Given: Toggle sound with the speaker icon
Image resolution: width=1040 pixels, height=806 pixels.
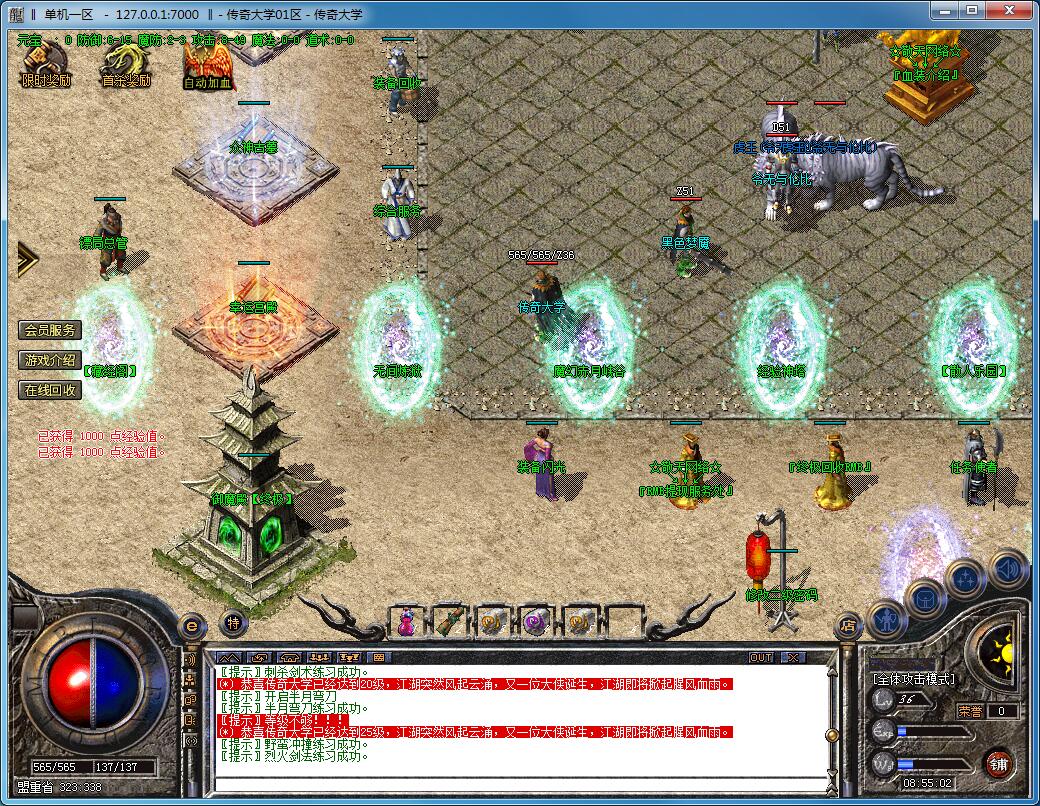Looking at the screenshot, I should point(1008,569).
